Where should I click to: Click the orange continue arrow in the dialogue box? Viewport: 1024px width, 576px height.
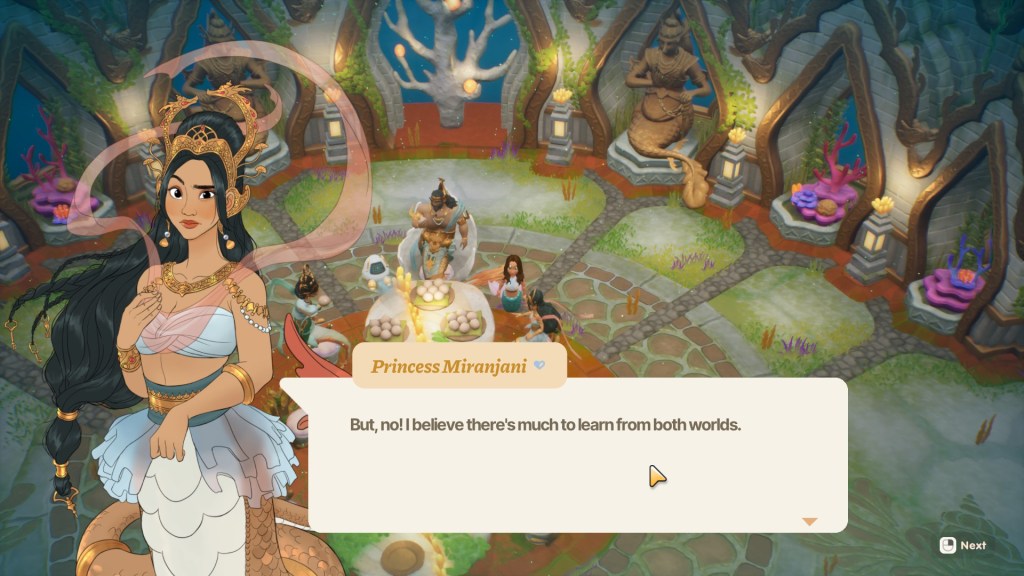[809, 521]
